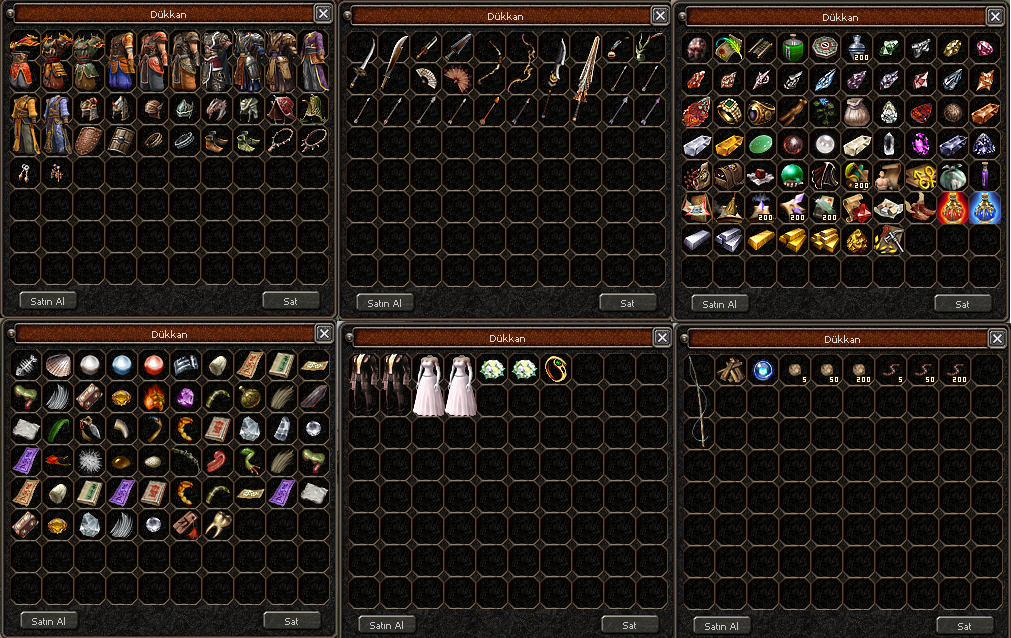
Task: Select the pickaxe on gold ore
Action: click(888, 239)
